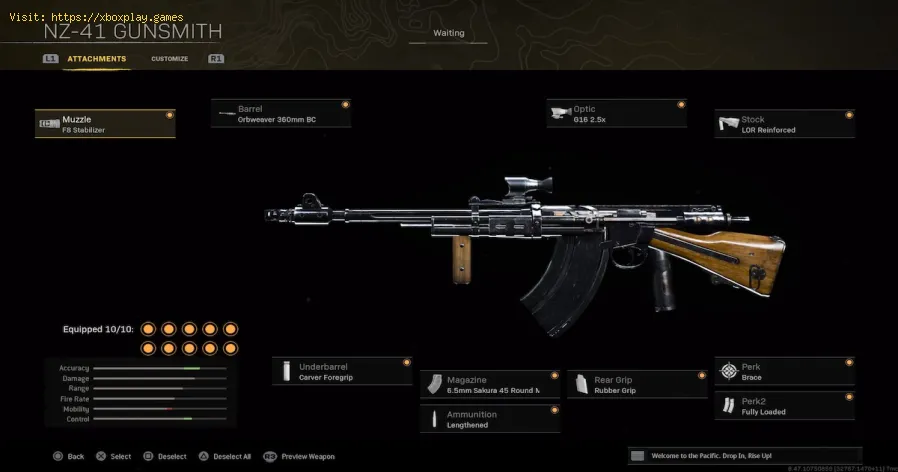898x472 pixels.
Task: Choose the Perk2 Fully Loaded slot
Action: point(785,406)
